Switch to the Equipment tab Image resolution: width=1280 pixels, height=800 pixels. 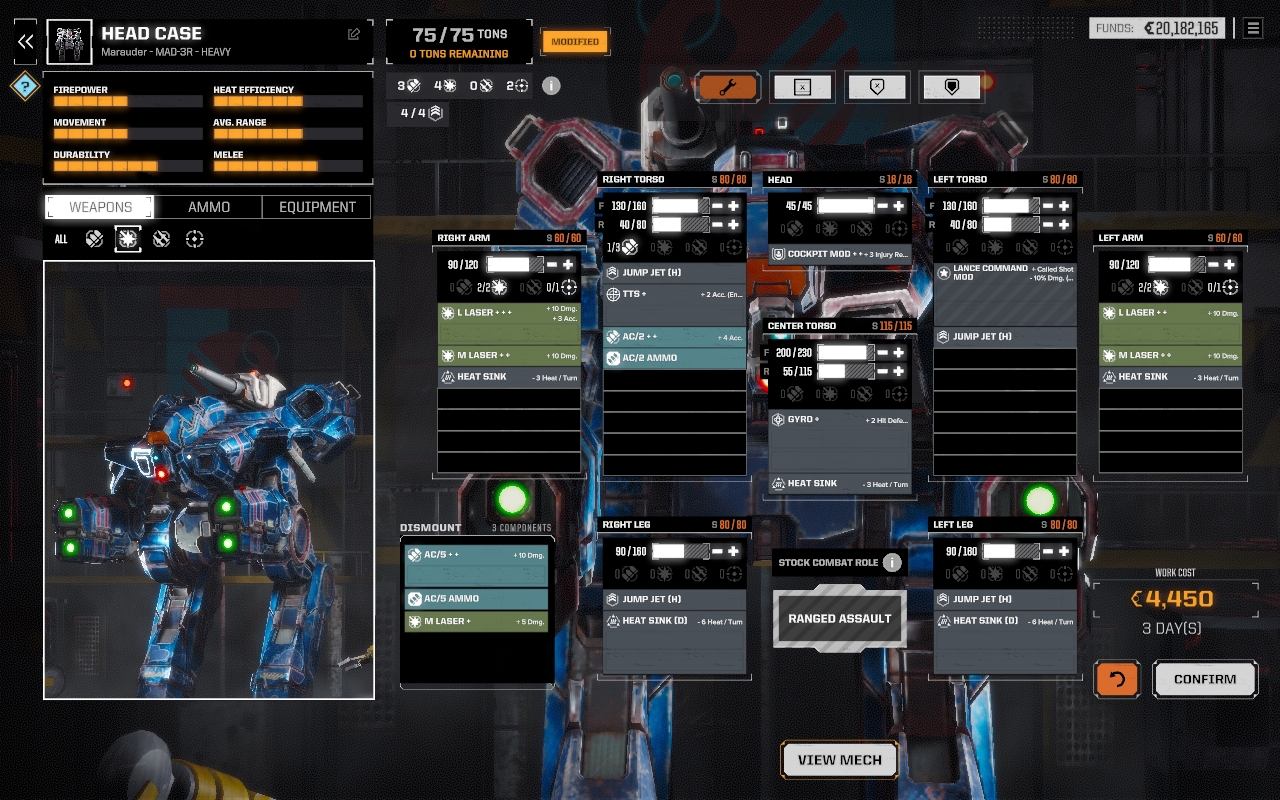[x=317, y=207]
